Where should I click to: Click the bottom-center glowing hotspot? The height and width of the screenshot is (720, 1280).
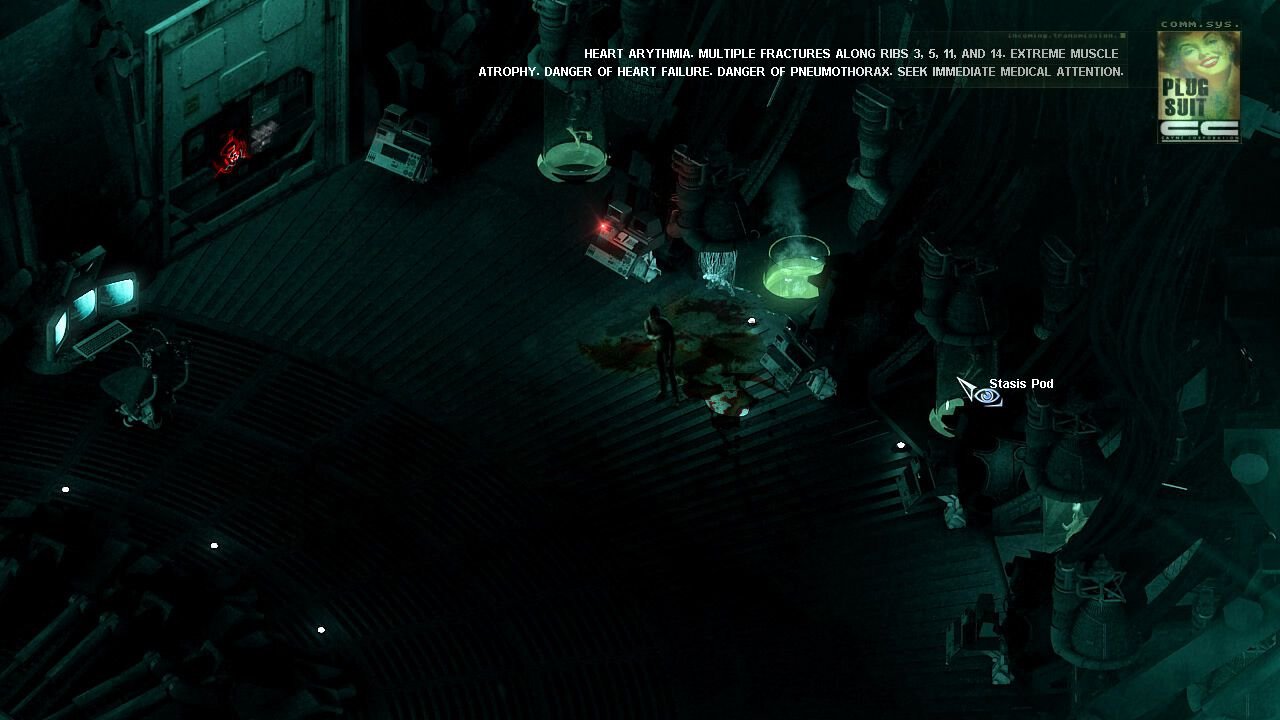[x=320, y=630]
